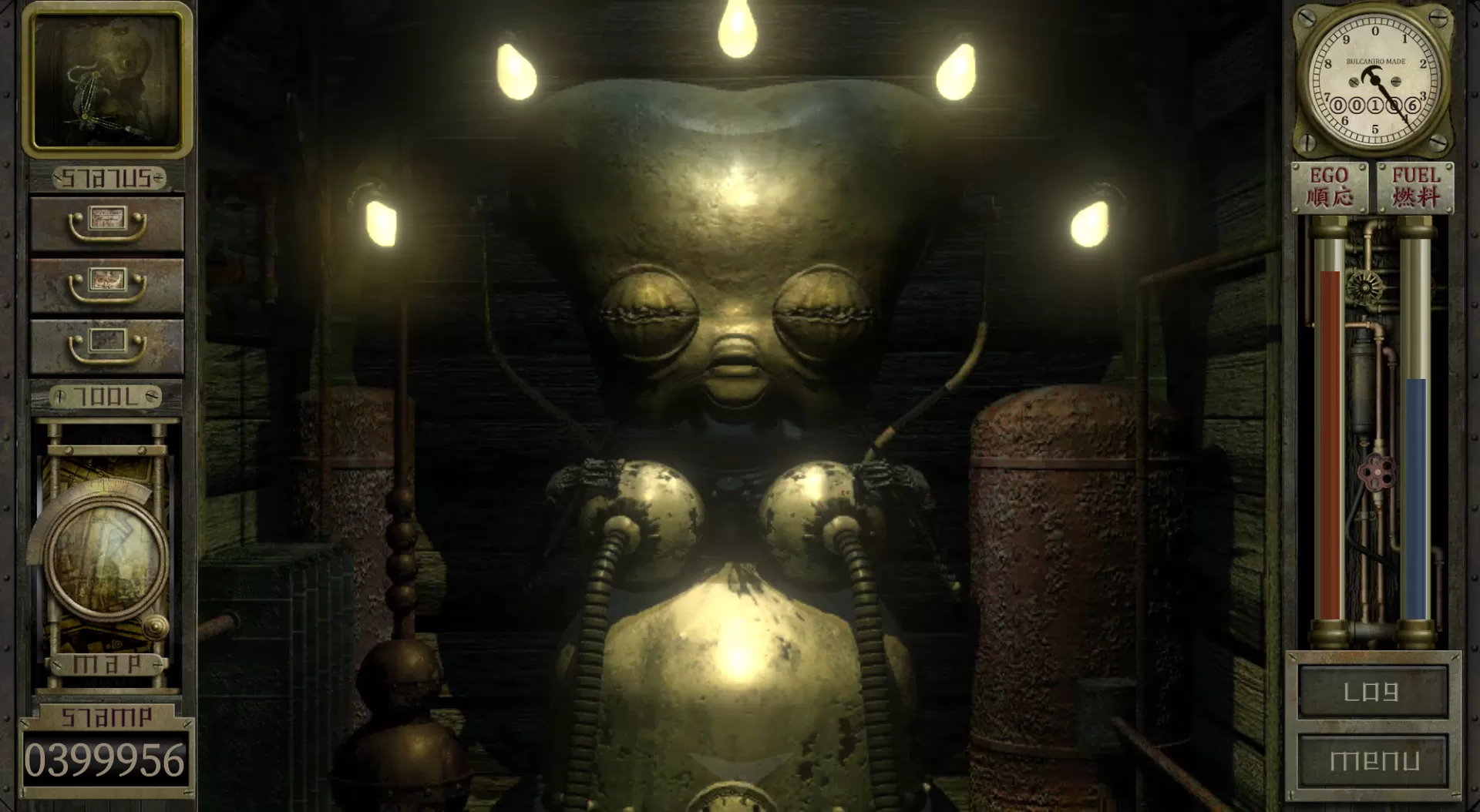Screen dimensions: 1480x812
Task: Click the FUEL 燃料 gauge plate
Action: click(1417, 186)
